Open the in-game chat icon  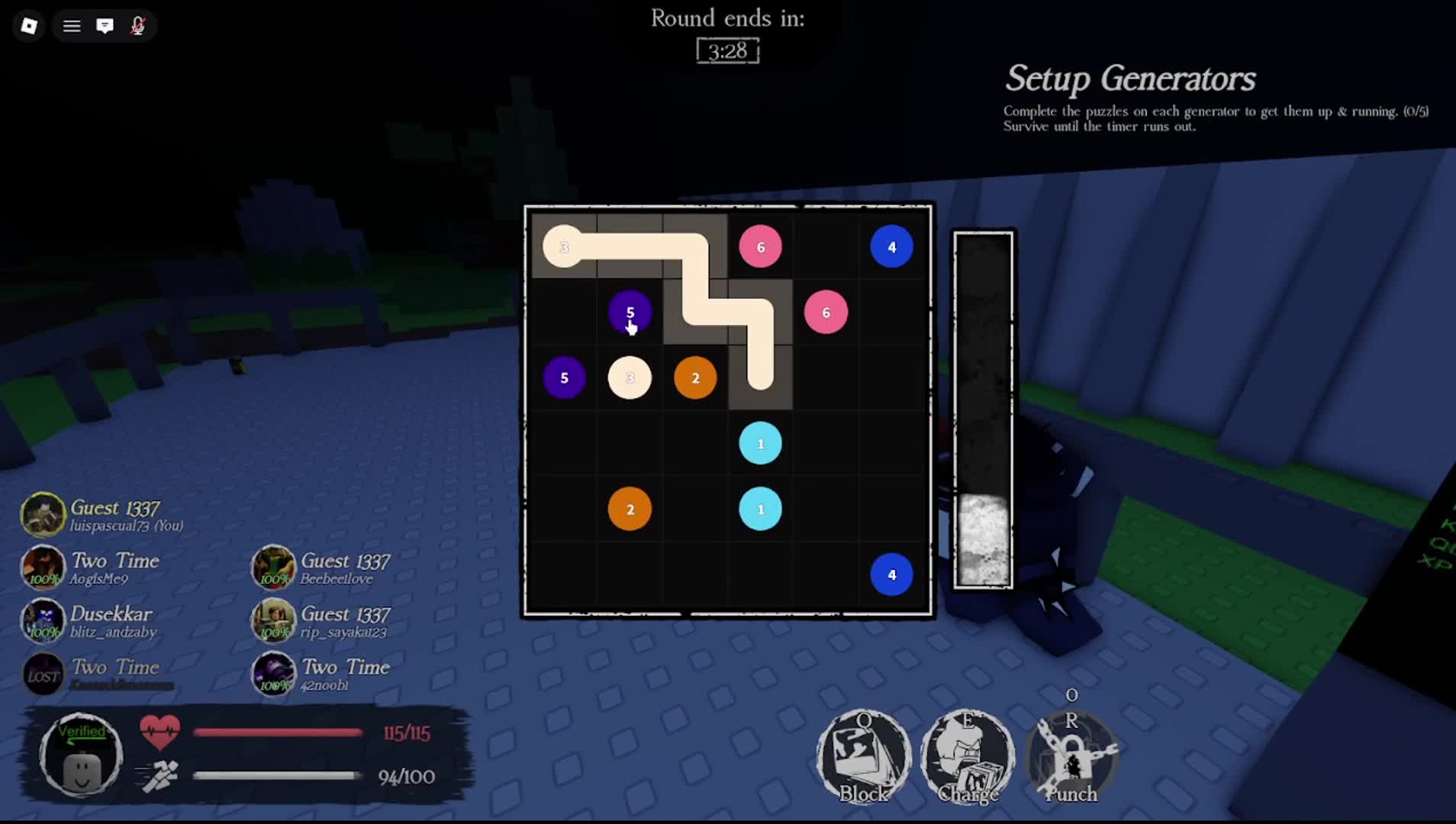click(106, 25)
